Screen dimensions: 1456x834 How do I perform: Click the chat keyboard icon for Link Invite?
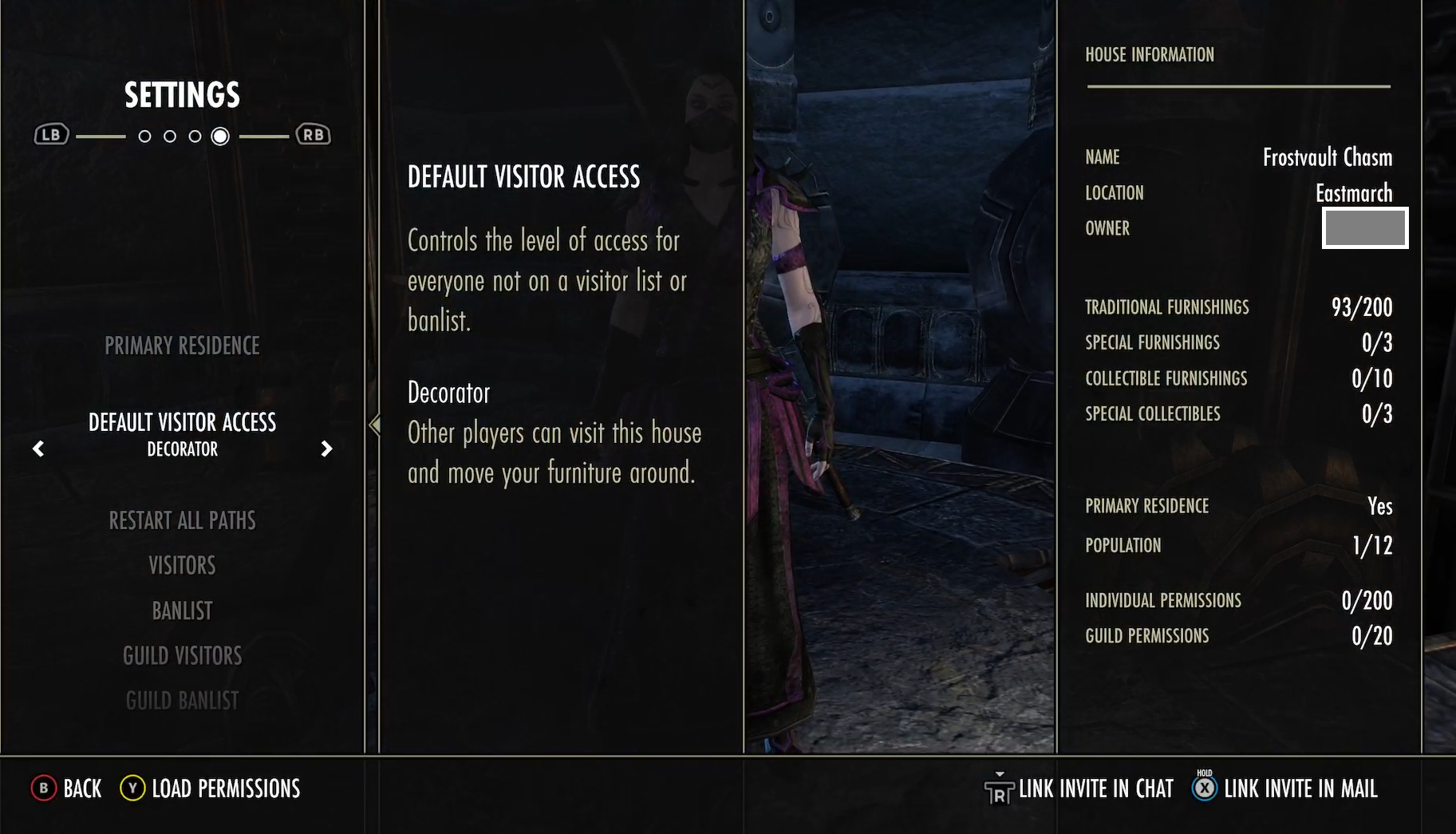click(1000, 789)
